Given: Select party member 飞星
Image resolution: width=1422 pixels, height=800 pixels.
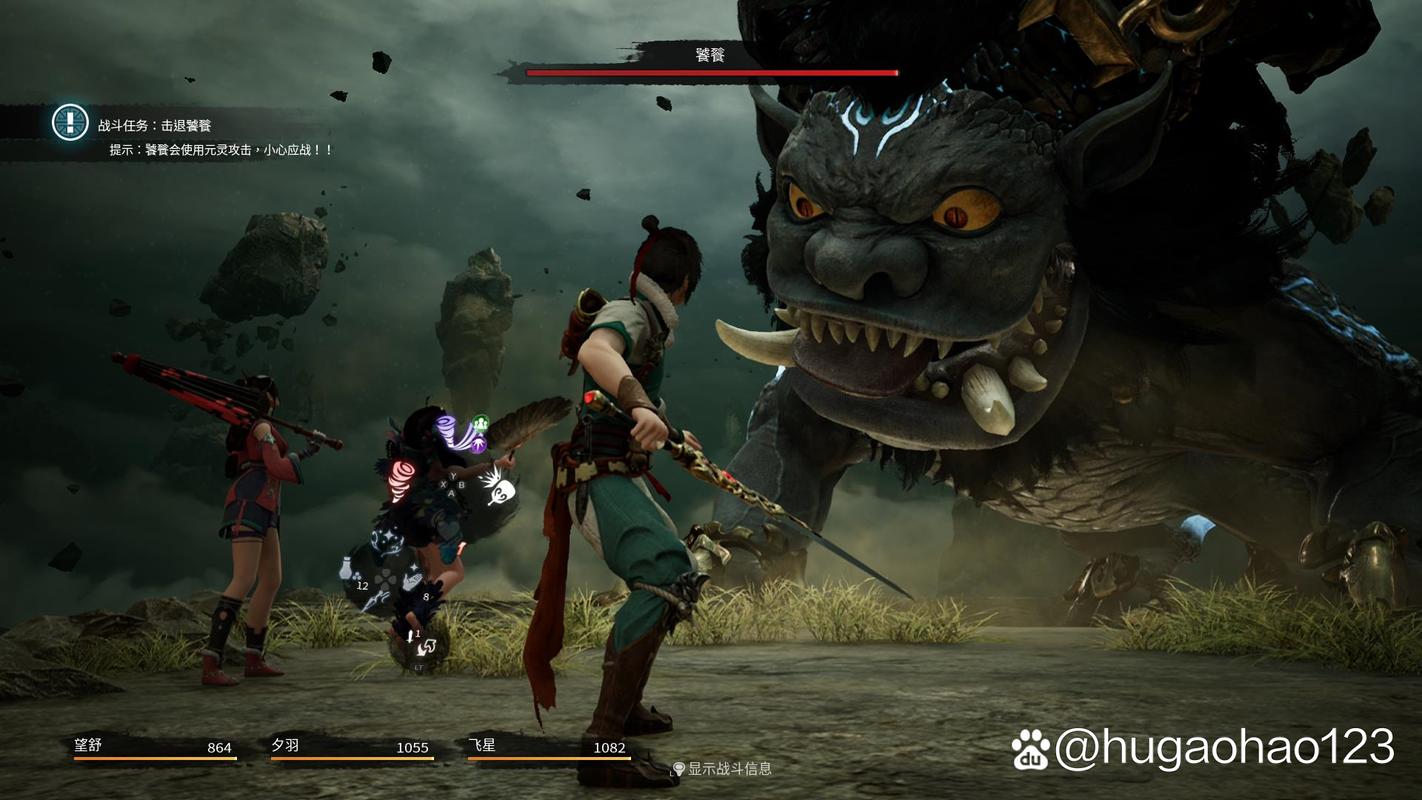Looking at the screenshot, I should [x=547, y=747].
